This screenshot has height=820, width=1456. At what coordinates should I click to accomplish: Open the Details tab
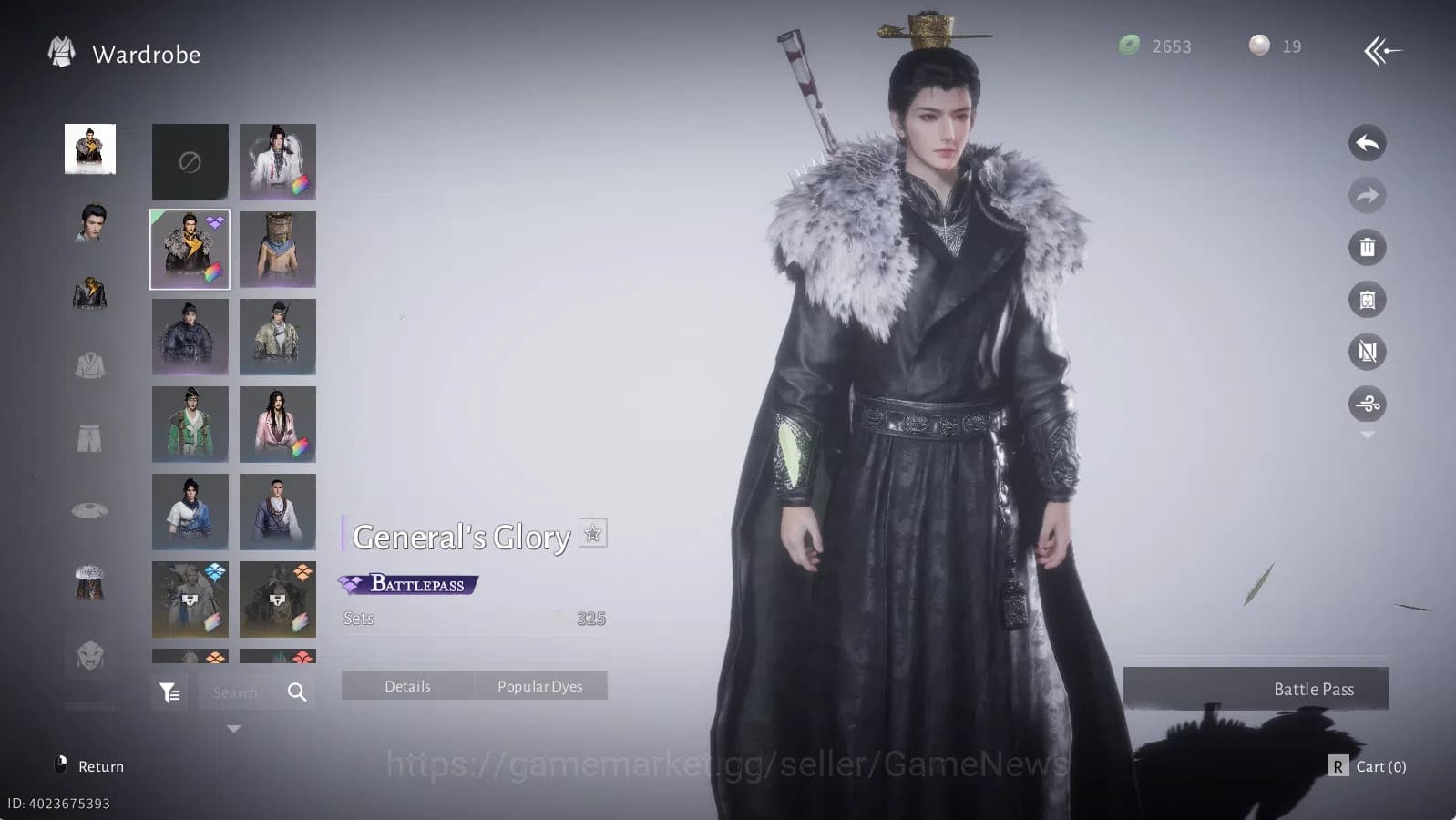[407, 686]
